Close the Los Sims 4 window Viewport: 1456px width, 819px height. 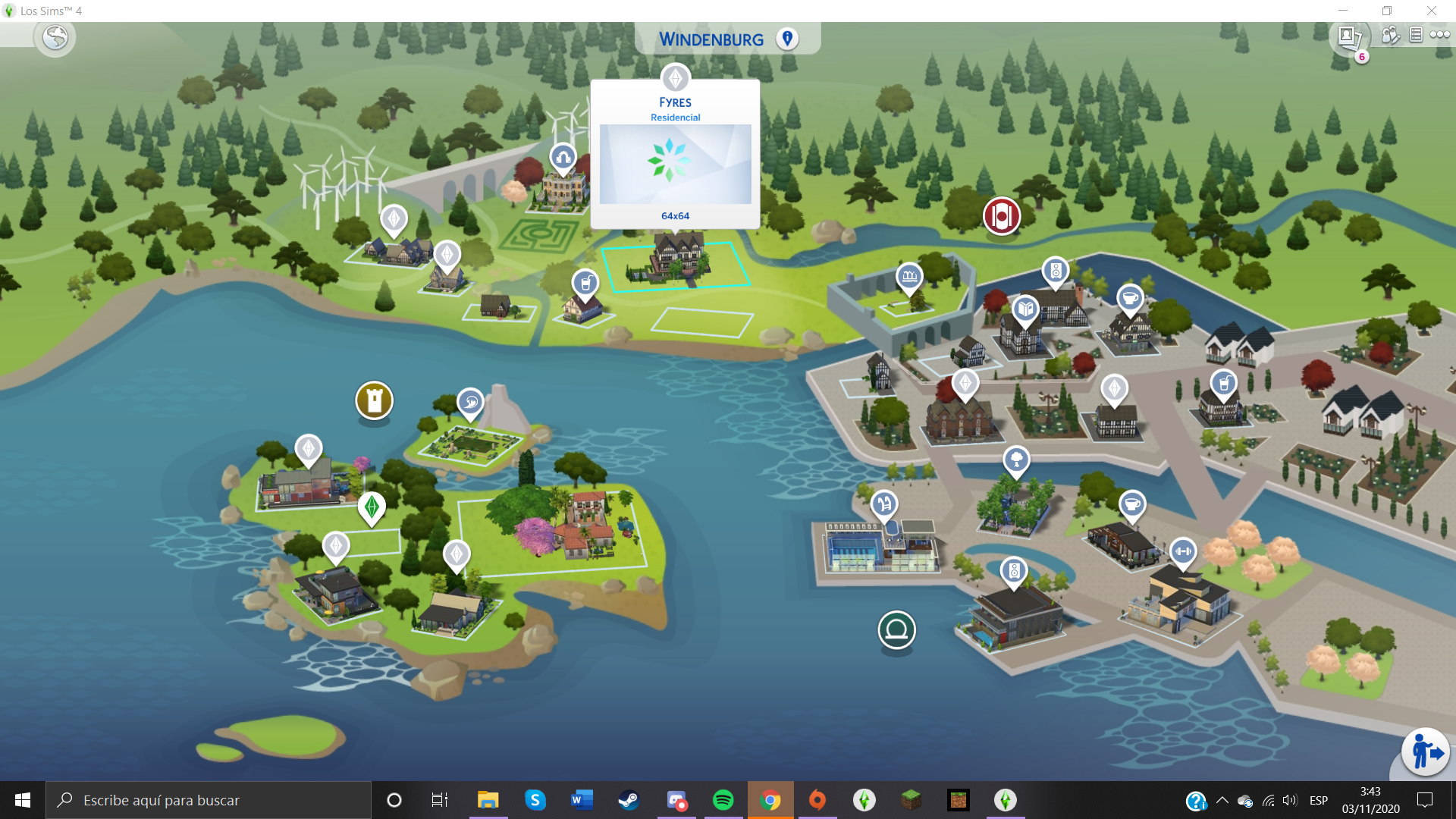coord(1432,11)
